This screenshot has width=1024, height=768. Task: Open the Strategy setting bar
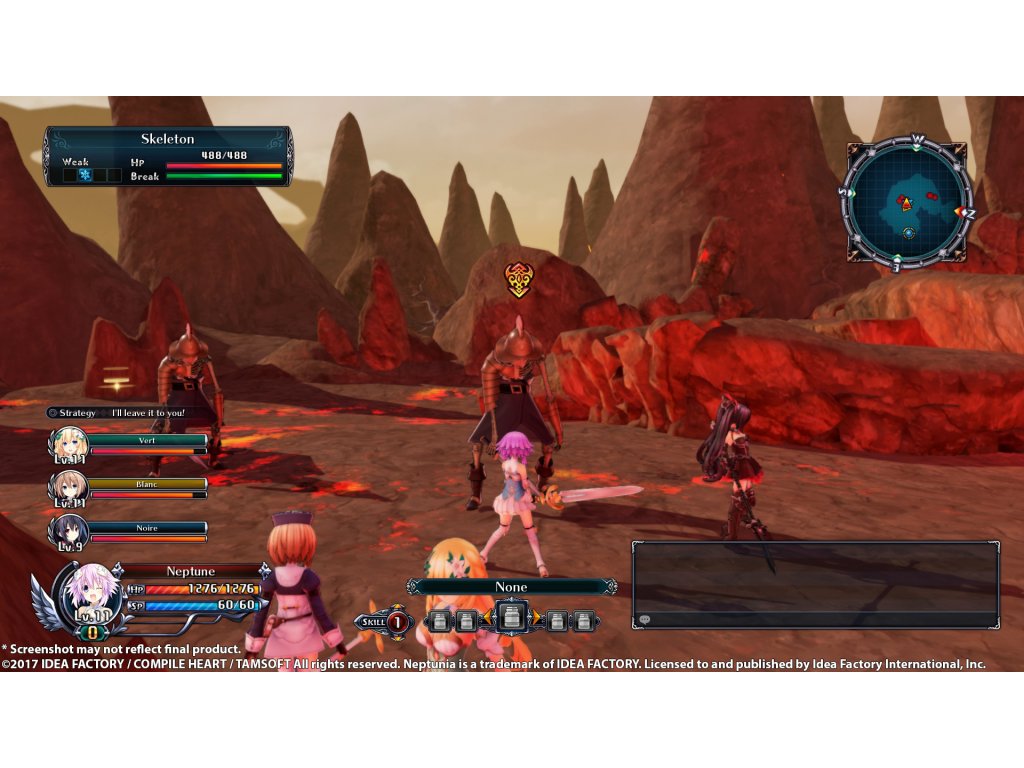pos(118,412)
